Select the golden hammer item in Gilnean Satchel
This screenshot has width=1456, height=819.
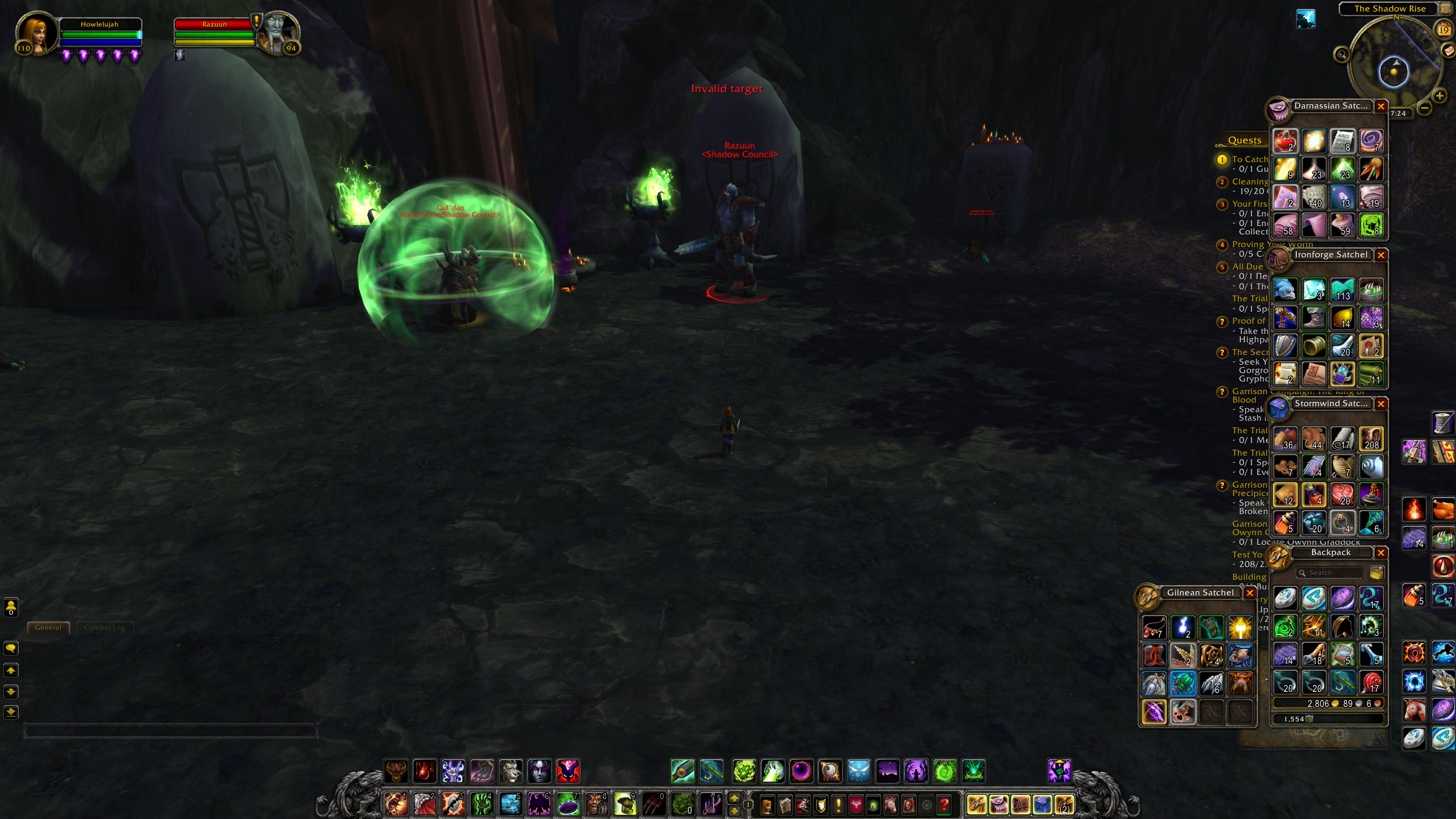[x=1240, y=627]
